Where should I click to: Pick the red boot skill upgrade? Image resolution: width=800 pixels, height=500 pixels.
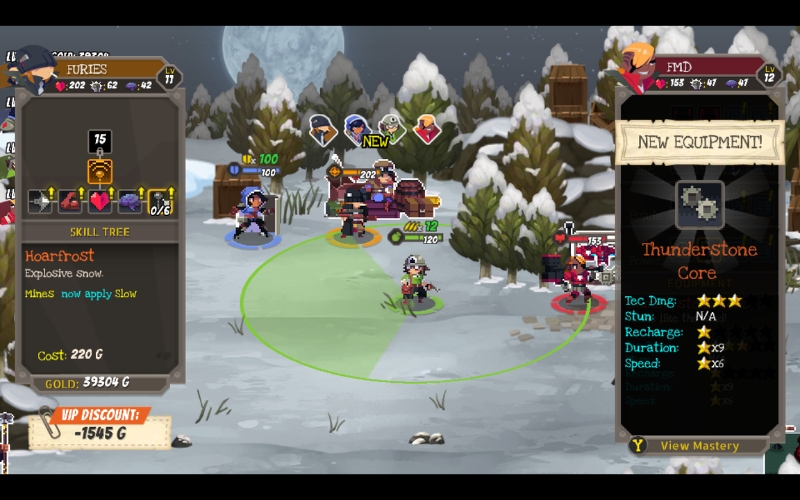(x=70, y=202)
